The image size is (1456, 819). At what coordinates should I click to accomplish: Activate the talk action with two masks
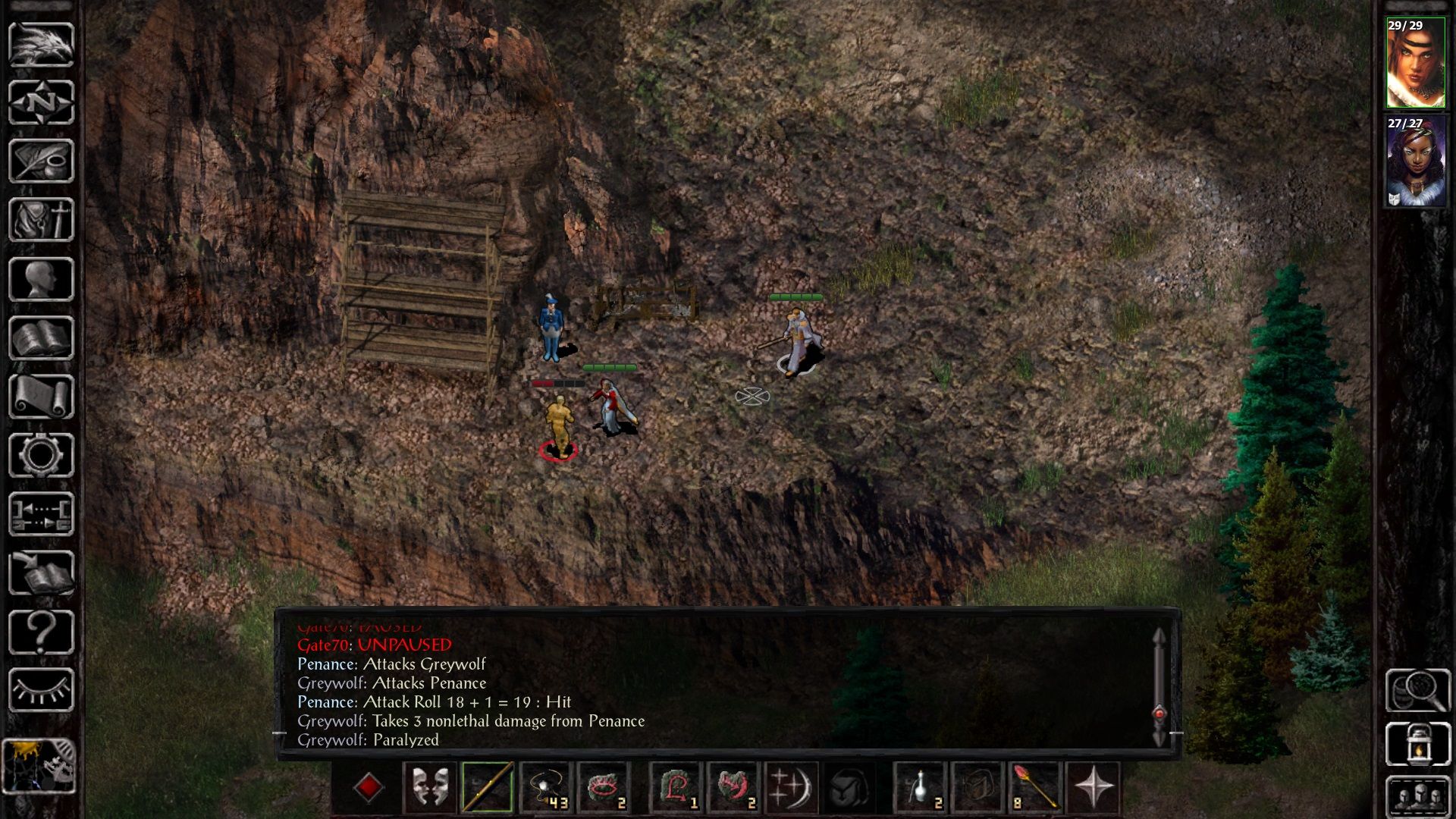[430, 787]
